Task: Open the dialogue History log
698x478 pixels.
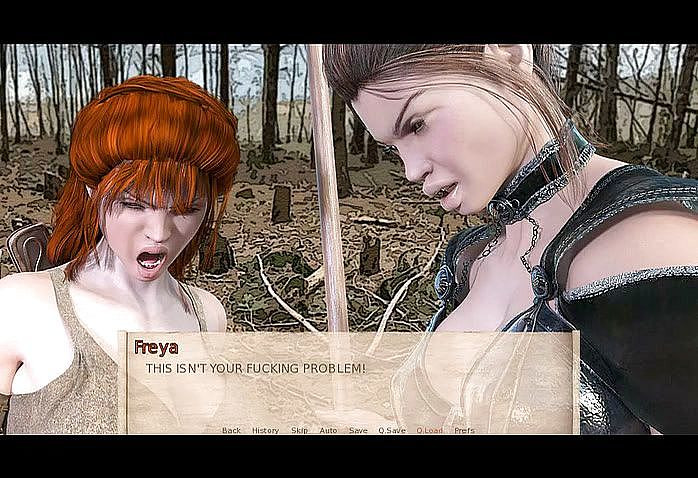Action: coord(265,430)
